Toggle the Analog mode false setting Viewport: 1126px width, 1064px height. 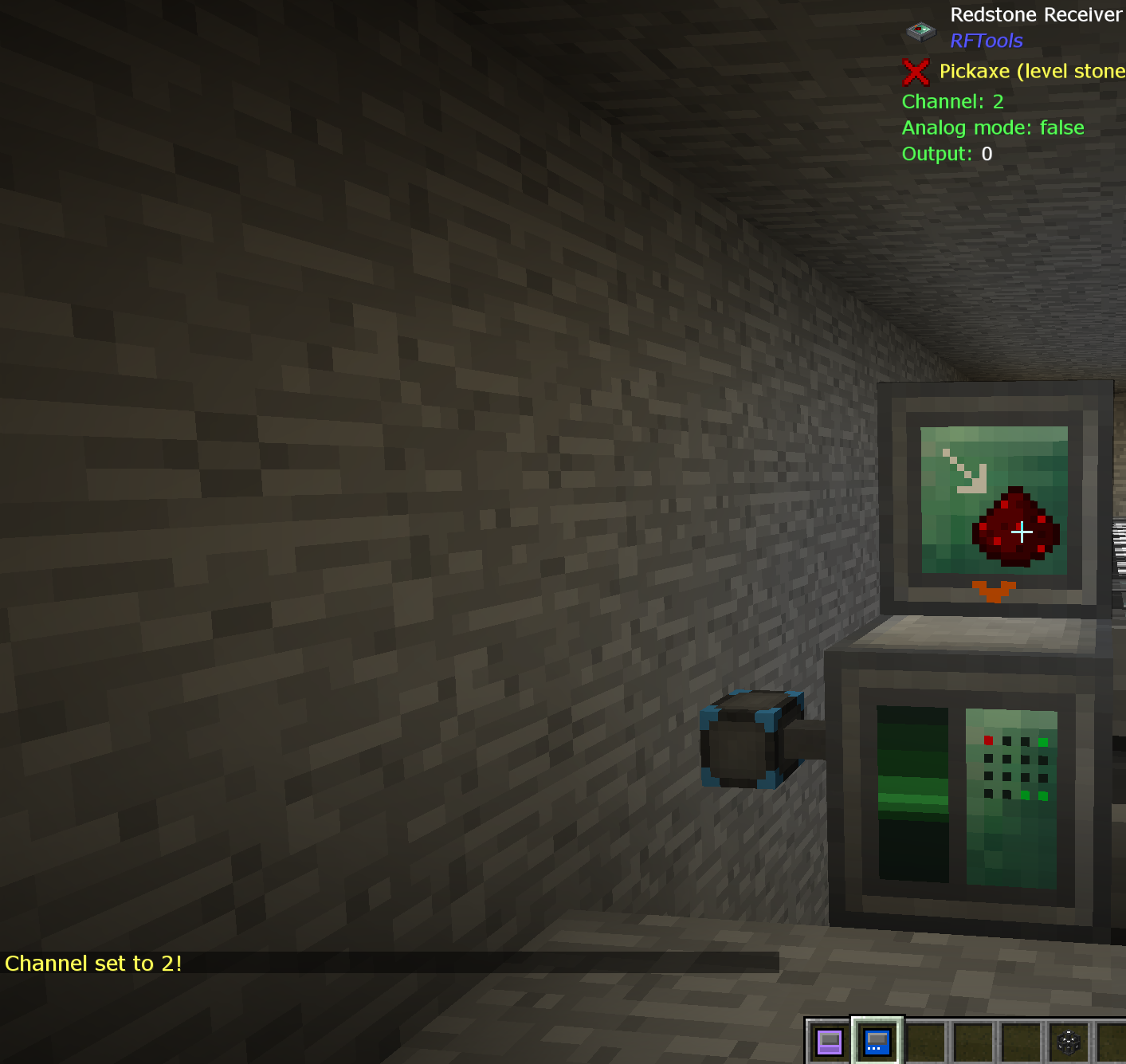(992, 128)
